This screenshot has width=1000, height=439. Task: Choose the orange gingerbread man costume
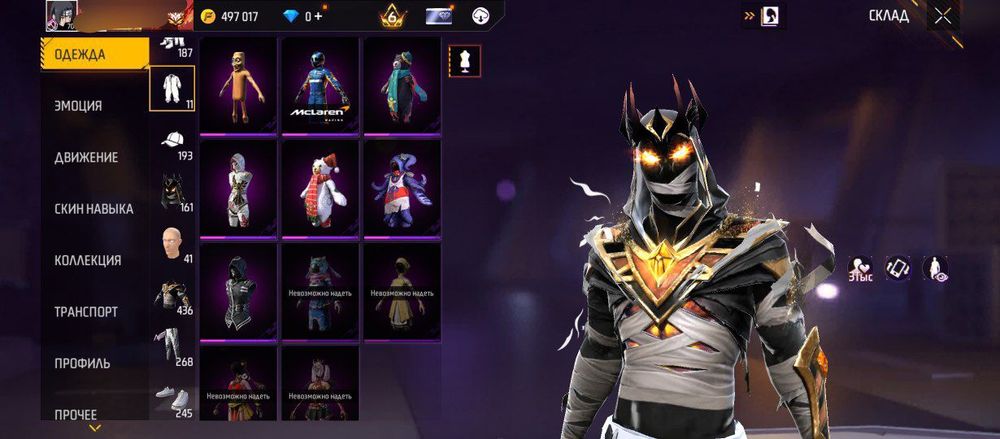tap(238, 85)
